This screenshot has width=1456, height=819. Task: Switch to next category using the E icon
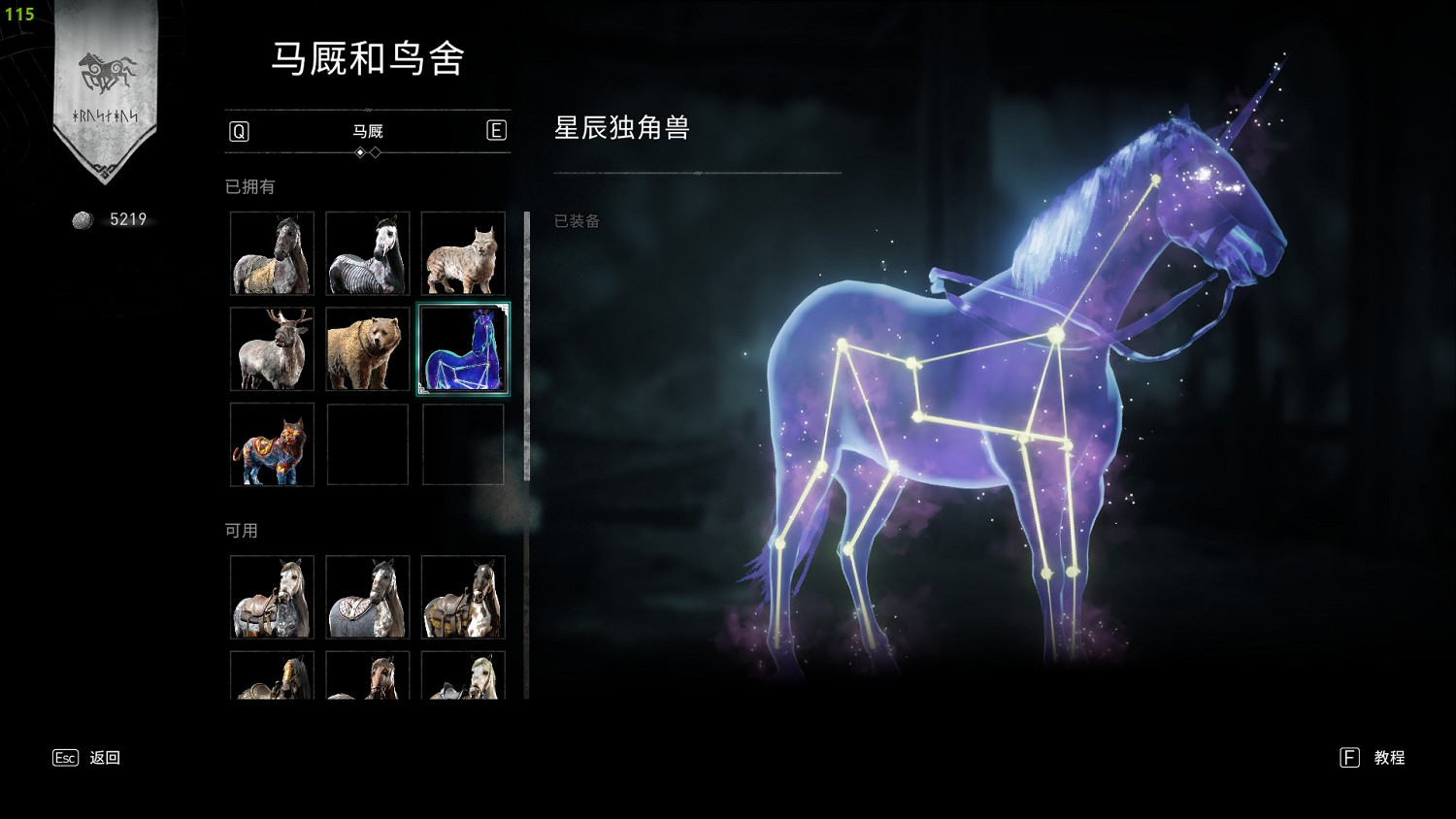[499, 131]
